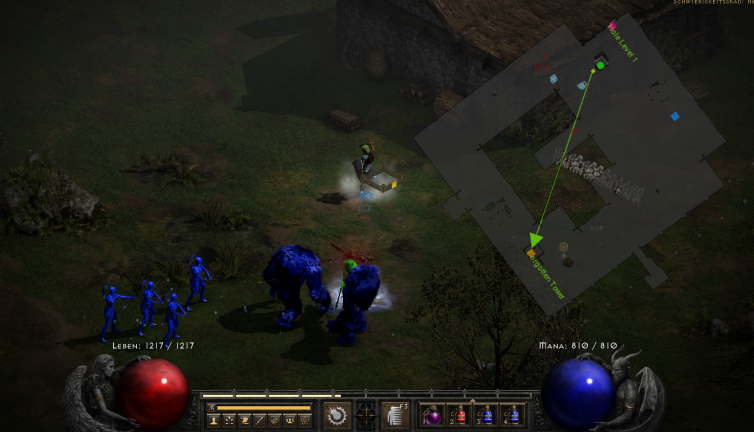Drink the red healing potion in belt slot 2
The image size is (754, 432).
tap(460, 415)
